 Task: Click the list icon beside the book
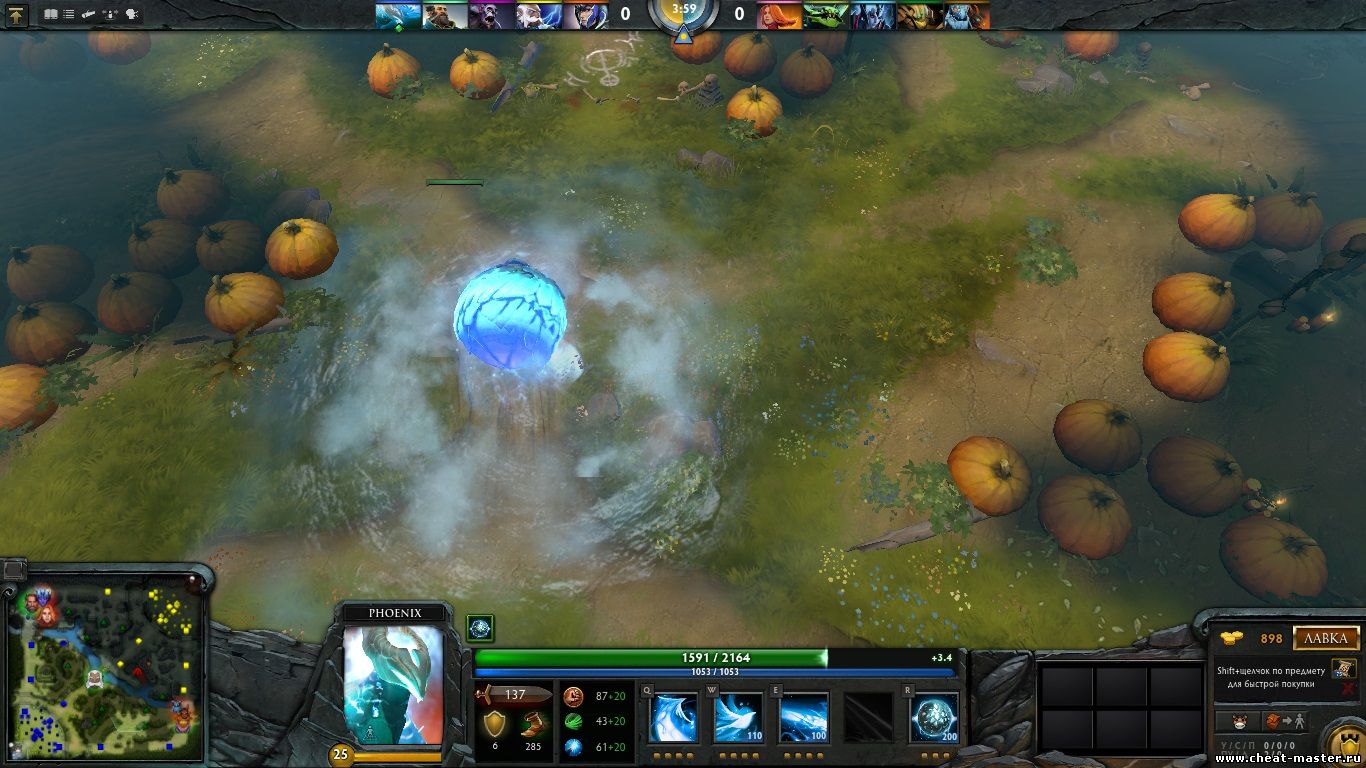(x=69, y=15)
